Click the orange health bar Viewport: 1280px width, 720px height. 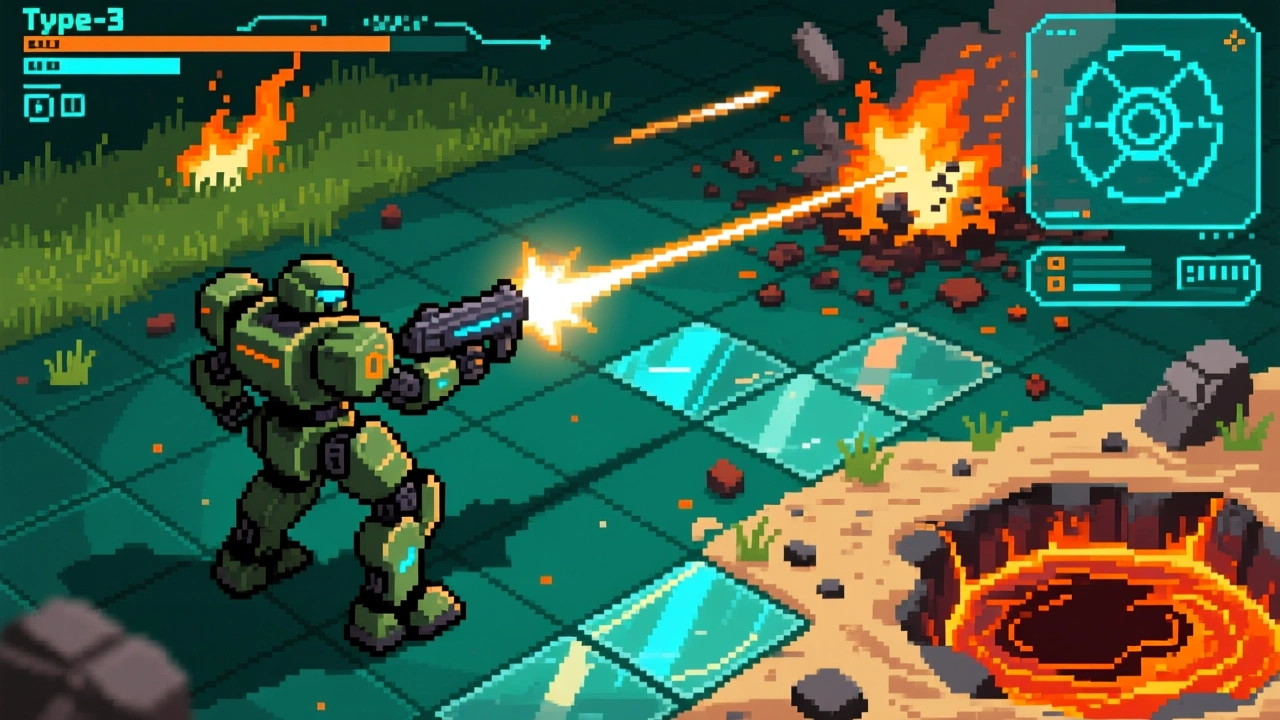tap(200, 45)
